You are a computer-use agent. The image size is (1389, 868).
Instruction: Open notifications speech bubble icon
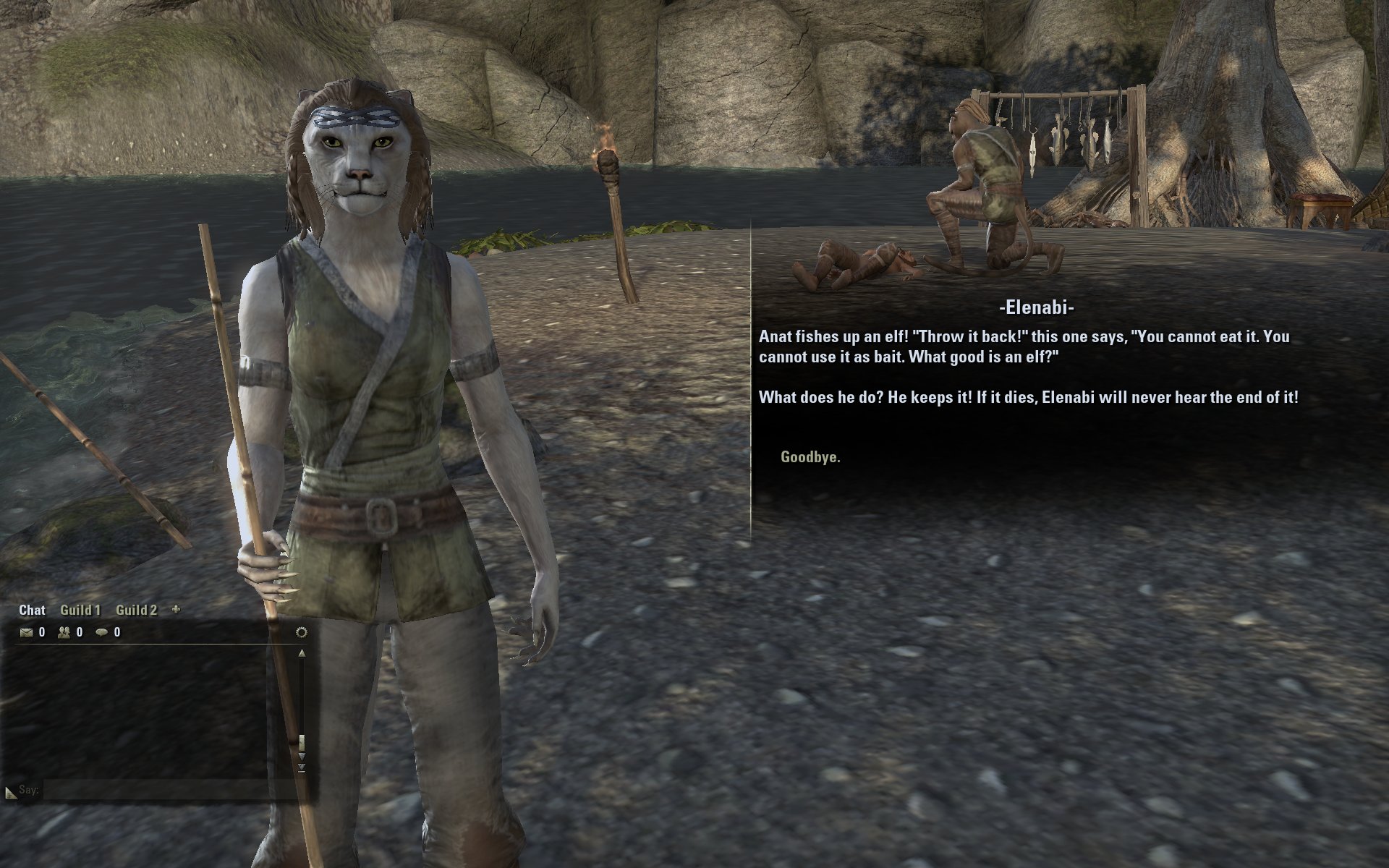[x=102, y=633]
